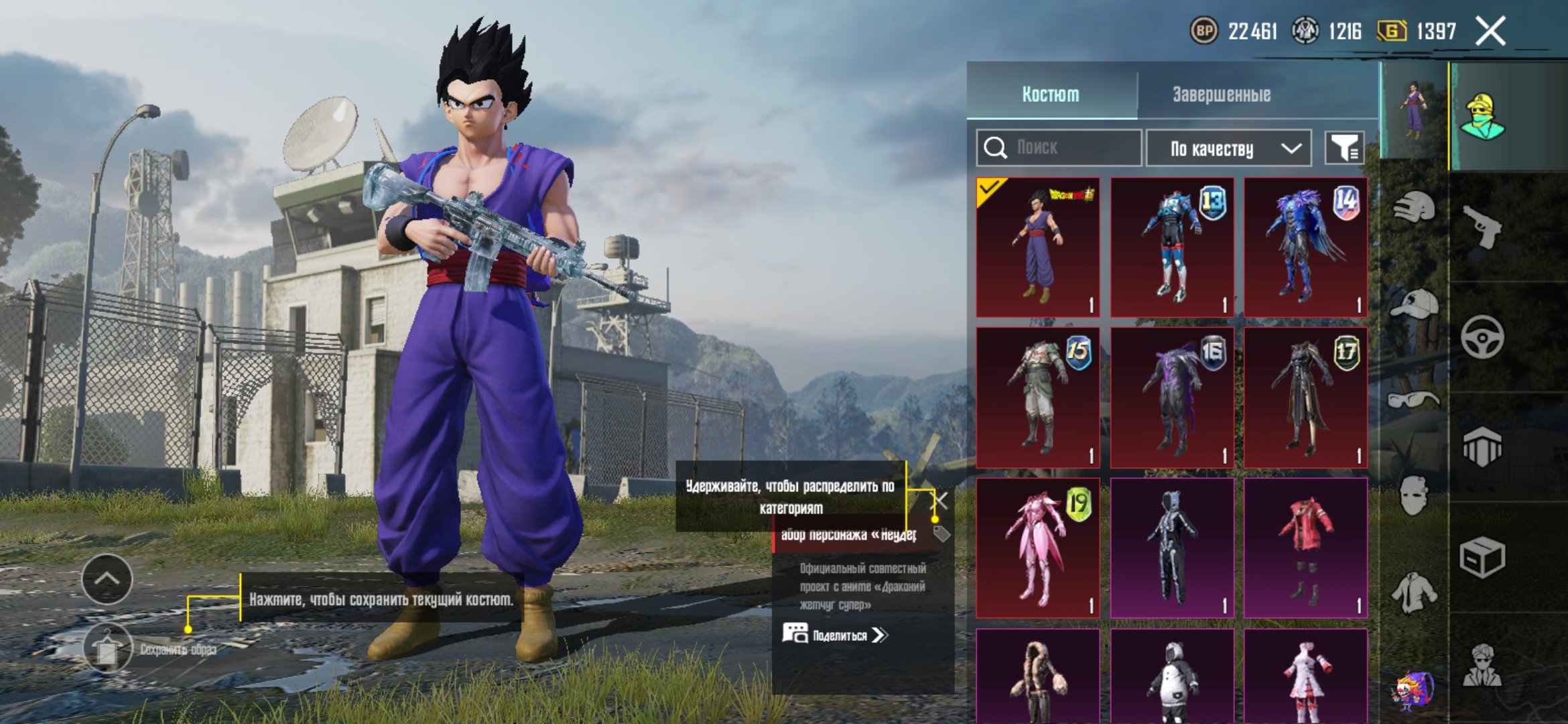
Task: Open the glasses accessory category
Action: pos(1414,400)
